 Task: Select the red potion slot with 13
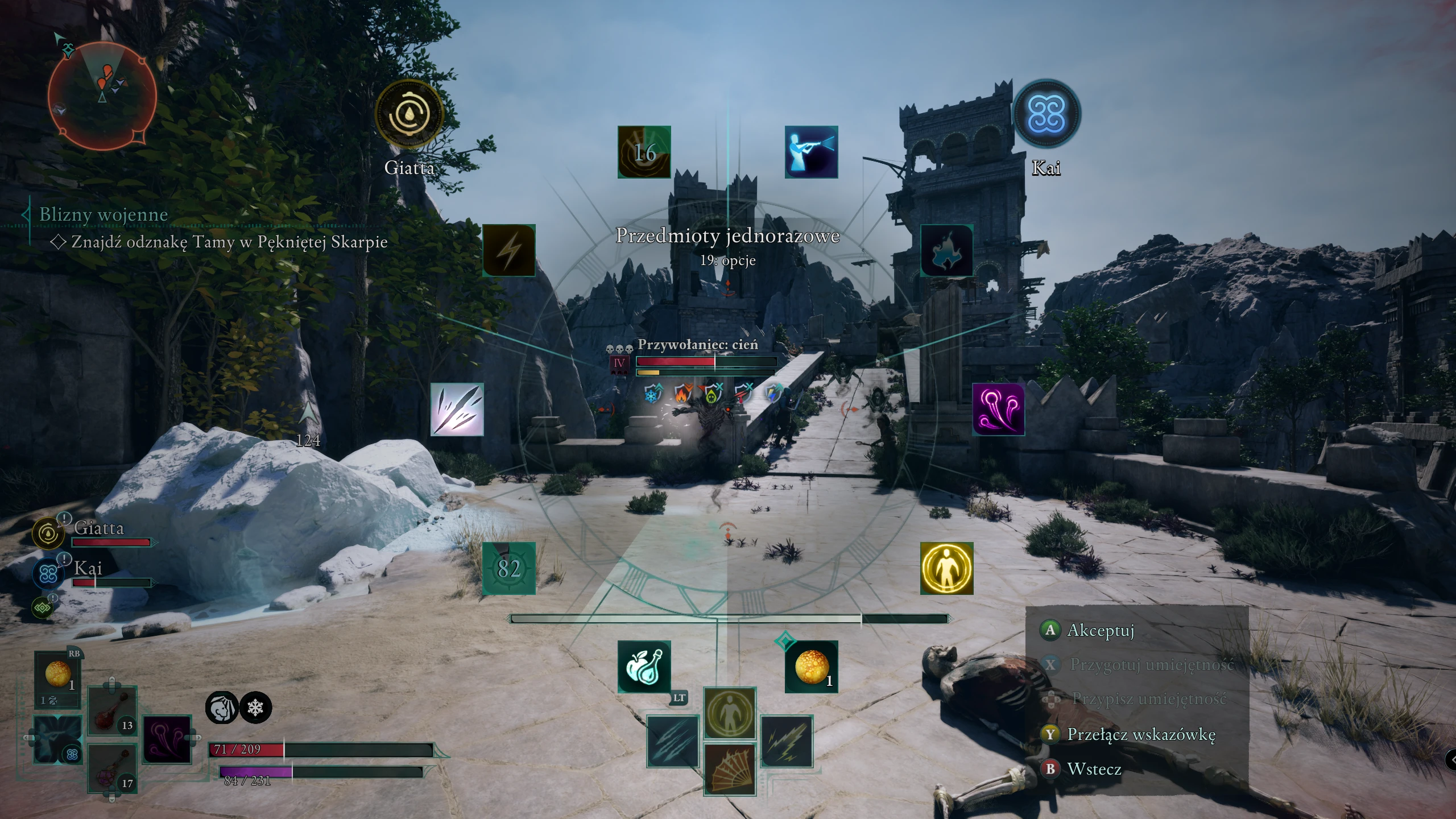[x=112, y=711]
